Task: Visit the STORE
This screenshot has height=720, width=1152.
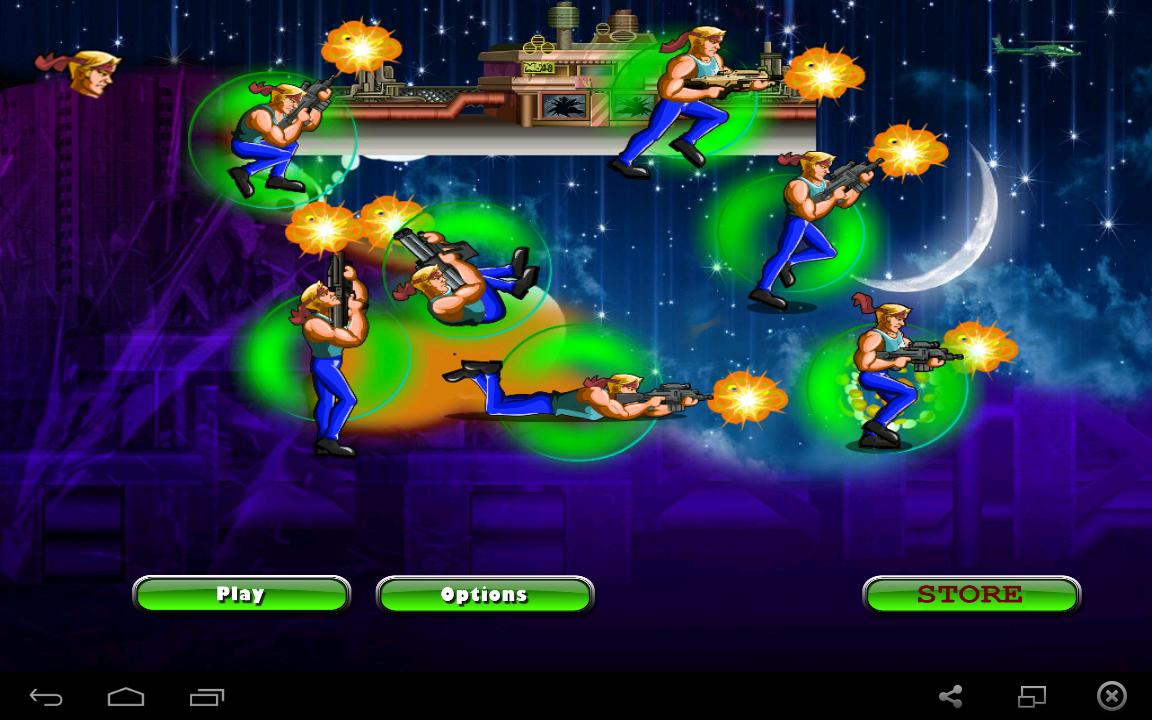Action: click(971, 595)
